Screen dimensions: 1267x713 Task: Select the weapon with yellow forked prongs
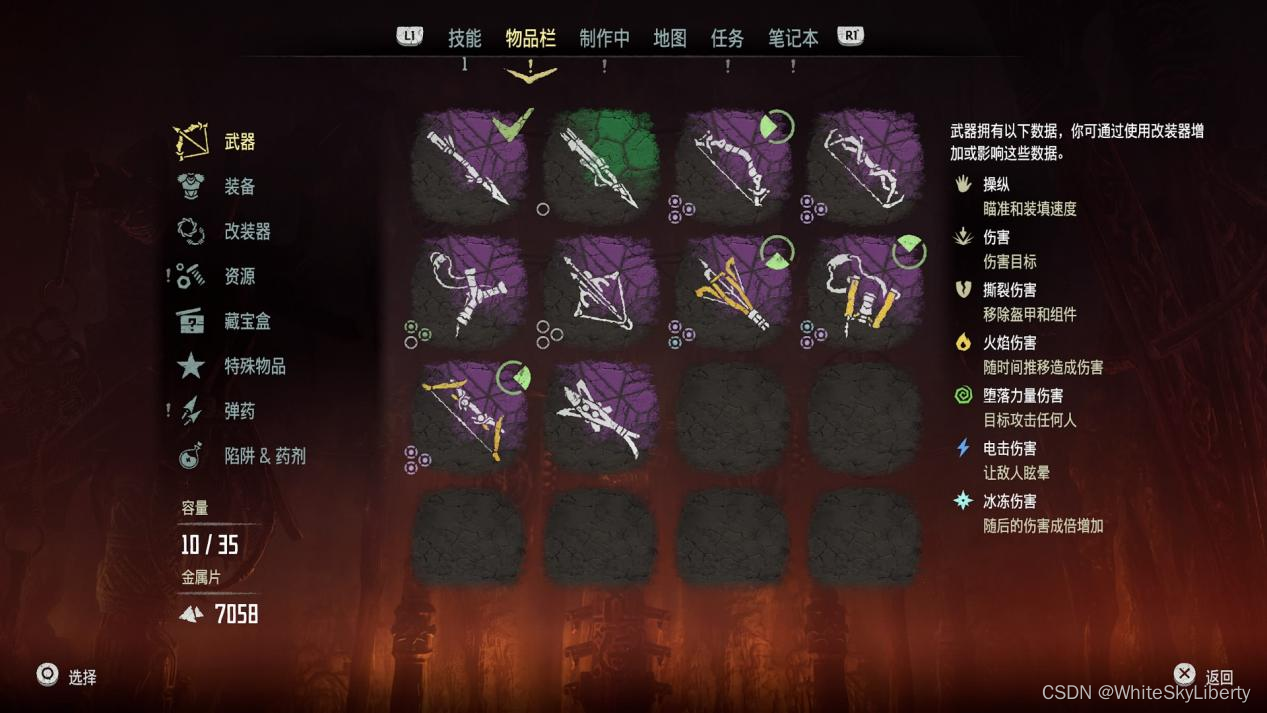[x=733, y=291]
